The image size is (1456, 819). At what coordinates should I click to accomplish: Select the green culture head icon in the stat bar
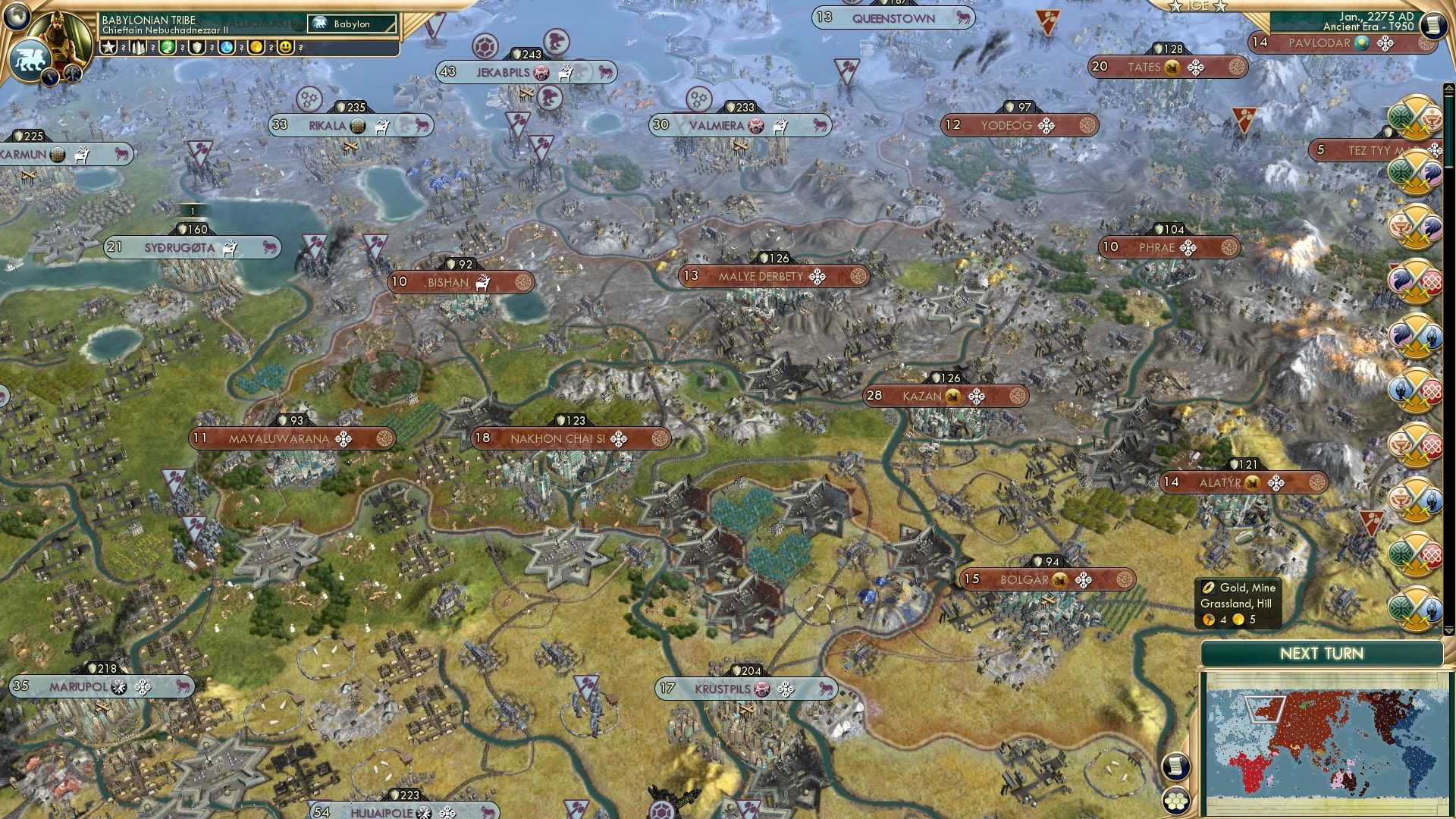(168, 47)
